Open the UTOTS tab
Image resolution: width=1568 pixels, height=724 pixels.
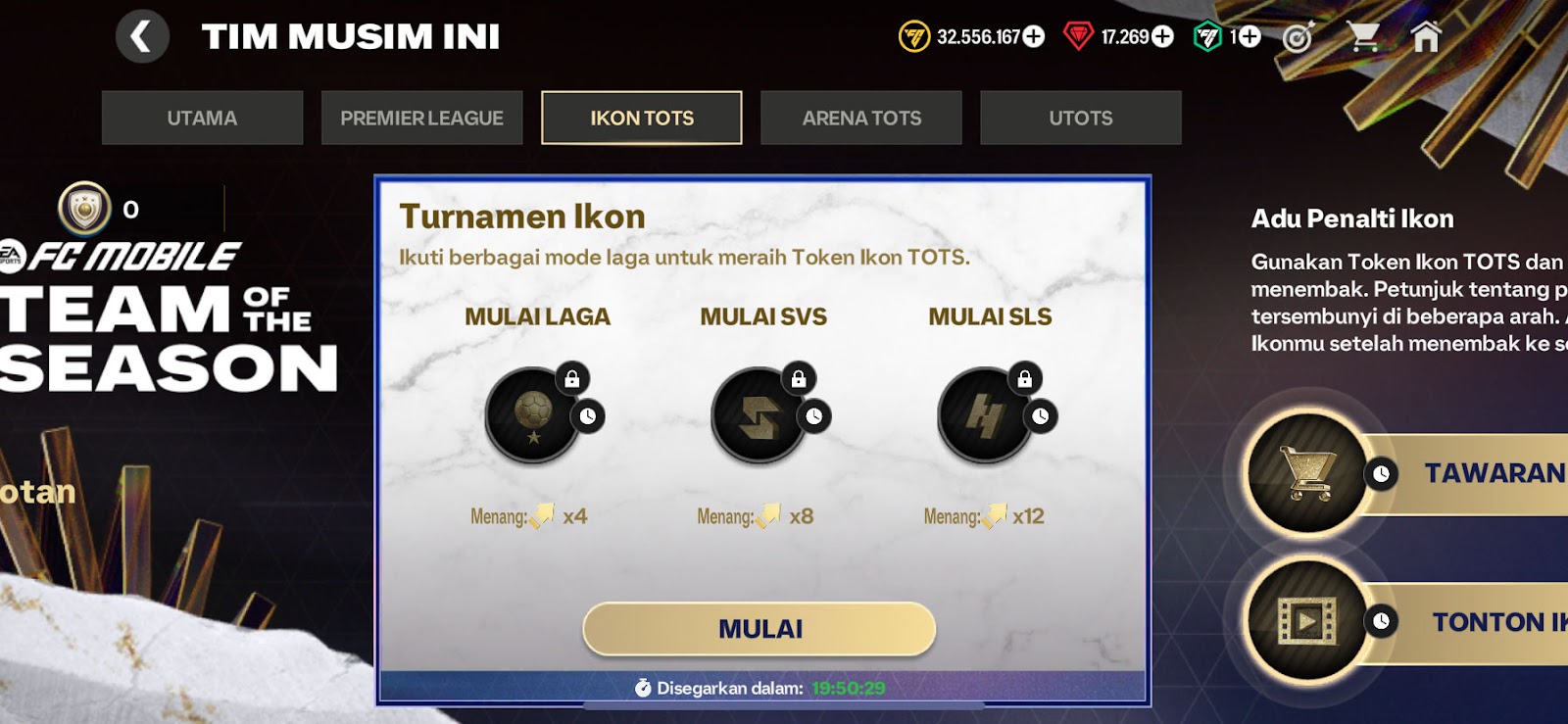(1081, 119)
